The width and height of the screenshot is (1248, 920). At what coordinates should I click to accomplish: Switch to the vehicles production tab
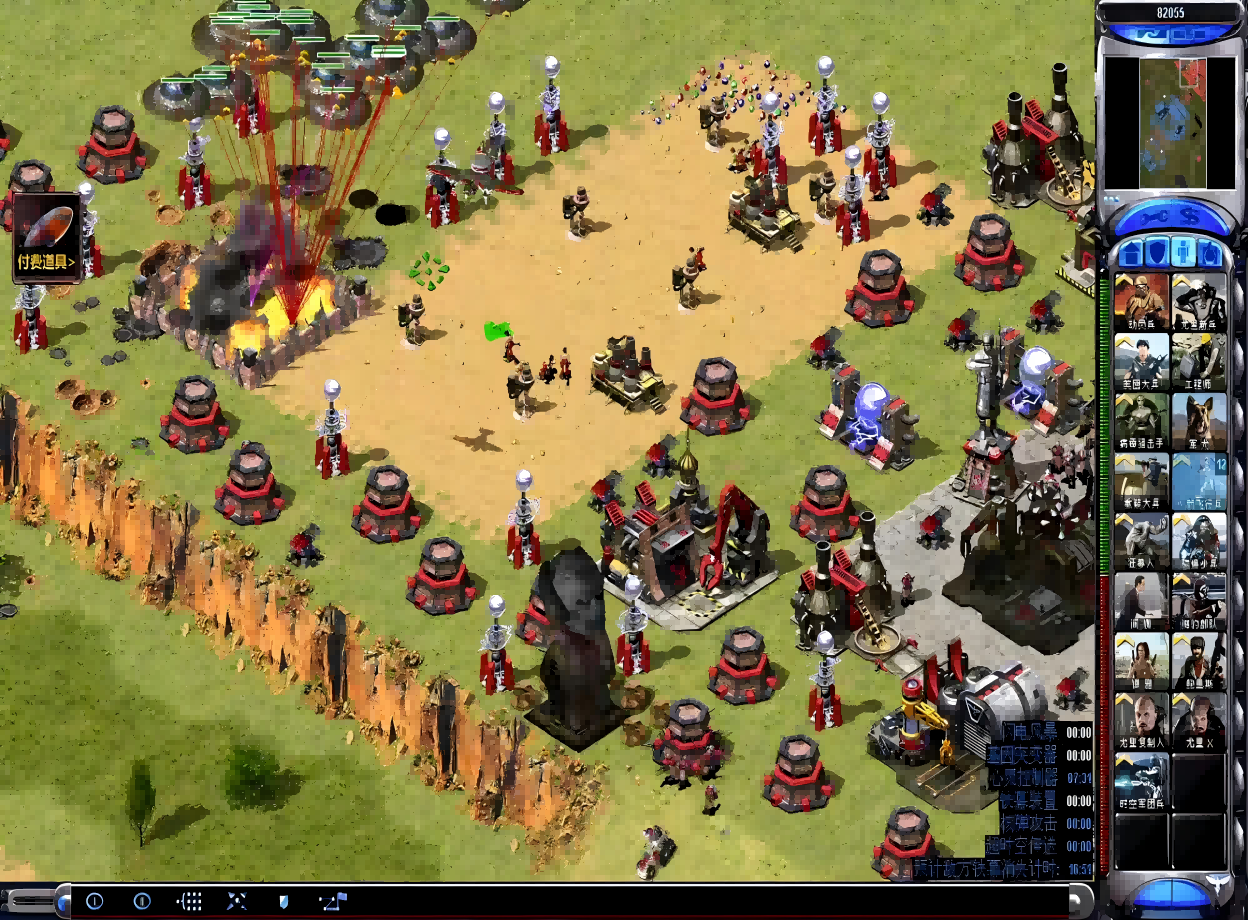tap(1209, 251)
